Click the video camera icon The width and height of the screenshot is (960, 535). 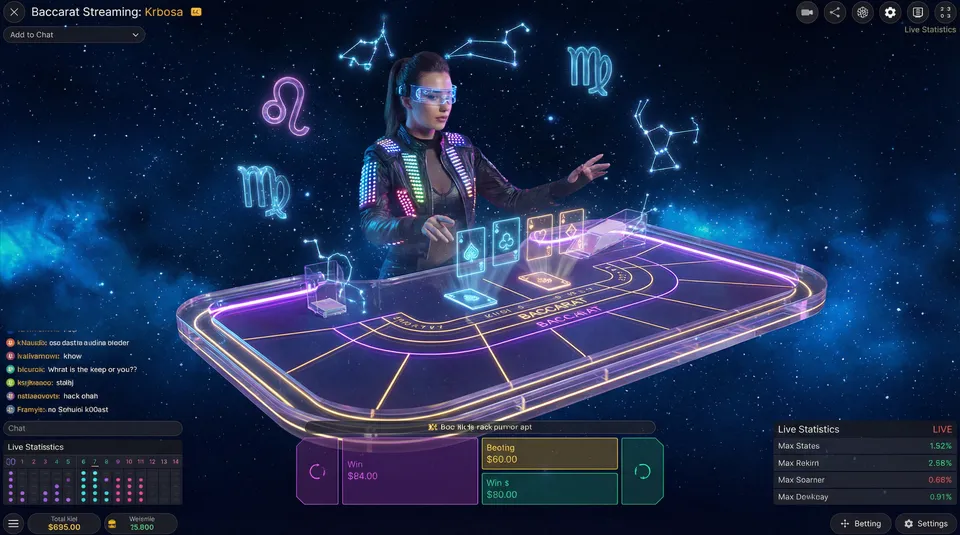(x=807, y=12)
